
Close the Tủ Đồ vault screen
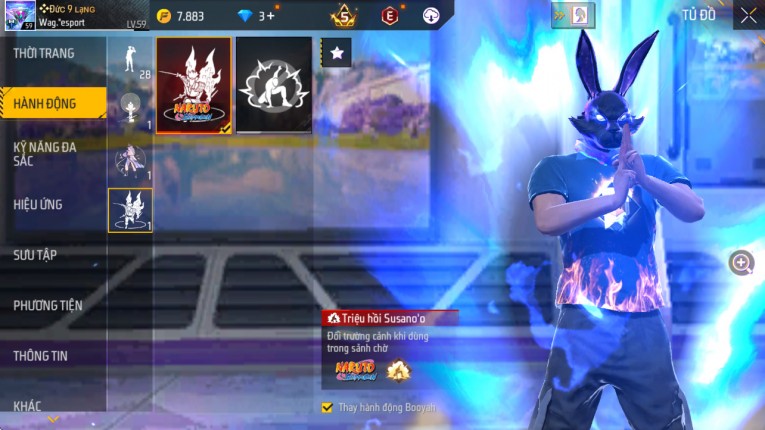pyautogui.click(x=748, y=15)
